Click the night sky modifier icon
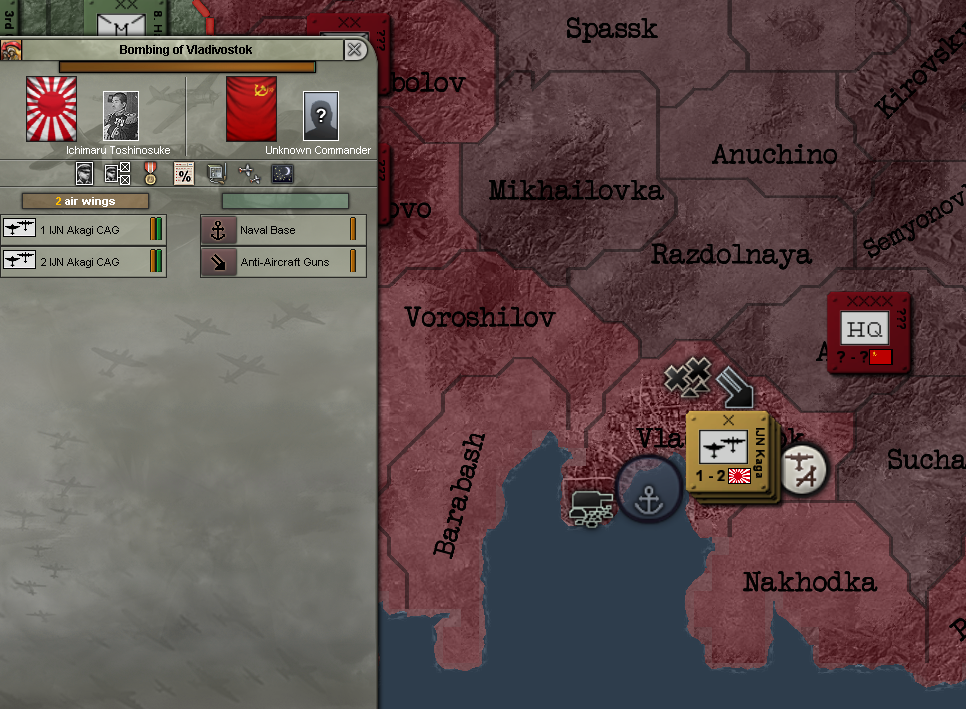This screenshot has width=966, height=709. 282,174
